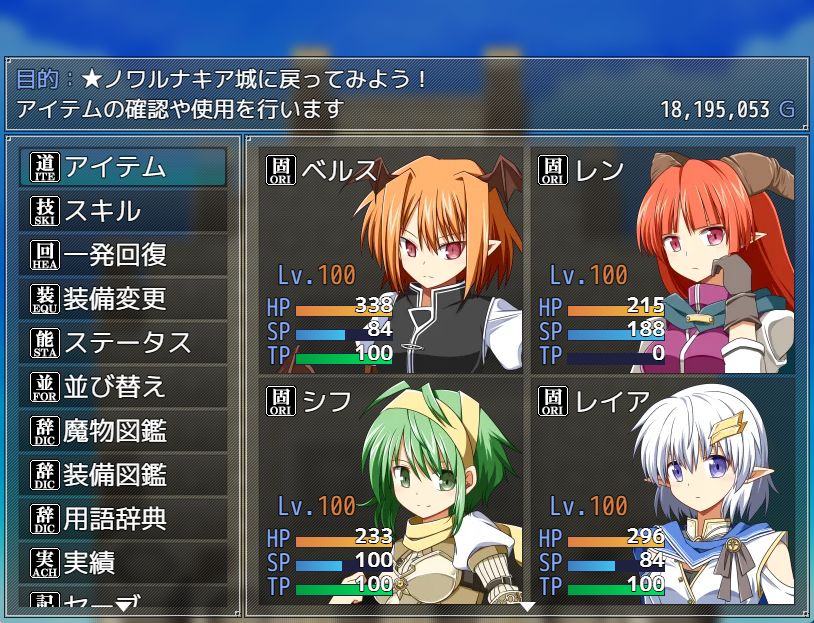This screenshot has width=814, height=623.
Task: Show the ステータス status screen
Action: point(123,343)
